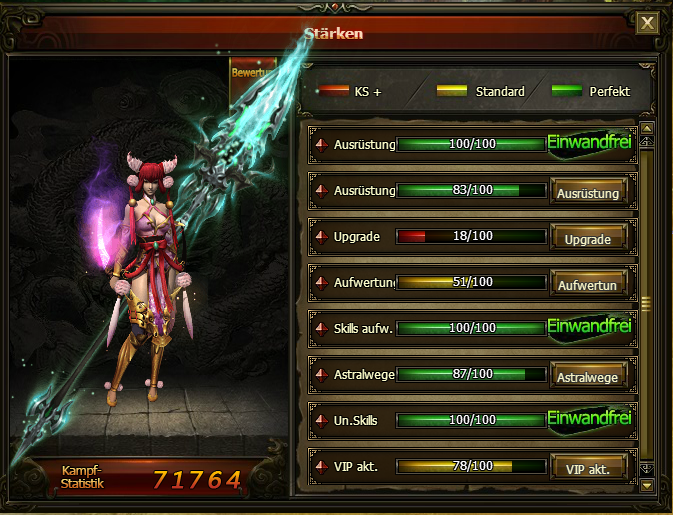Select the Aufwertun button
This screenshot has width=673, height=515.
(588, 284)
